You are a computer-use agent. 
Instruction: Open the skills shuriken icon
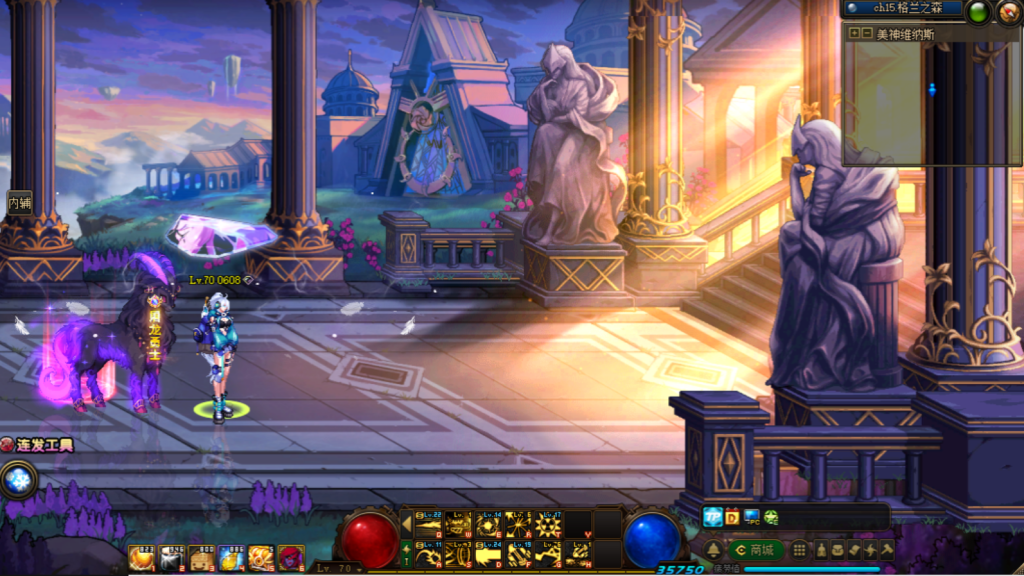coord(870,550)
